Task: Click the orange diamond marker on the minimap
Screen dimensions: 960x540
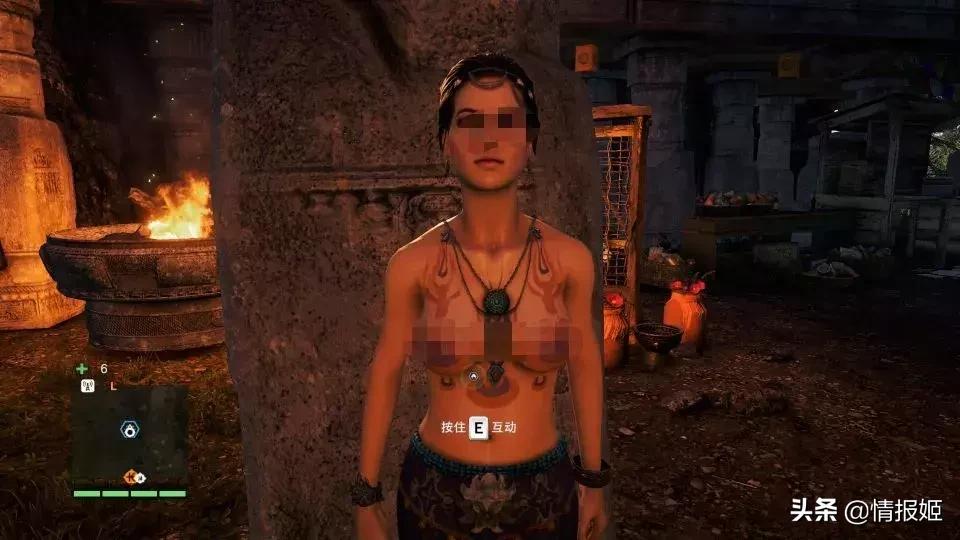Action: coord(131,476)
